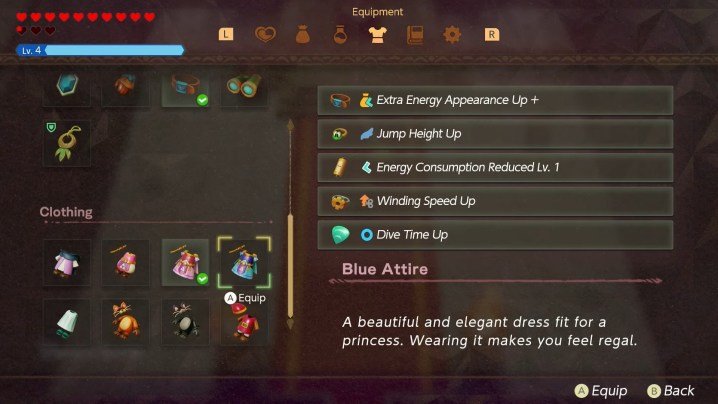Select the Winding Speed Up row
Screen dimensions: 718x404
click(x=495, y=201)
